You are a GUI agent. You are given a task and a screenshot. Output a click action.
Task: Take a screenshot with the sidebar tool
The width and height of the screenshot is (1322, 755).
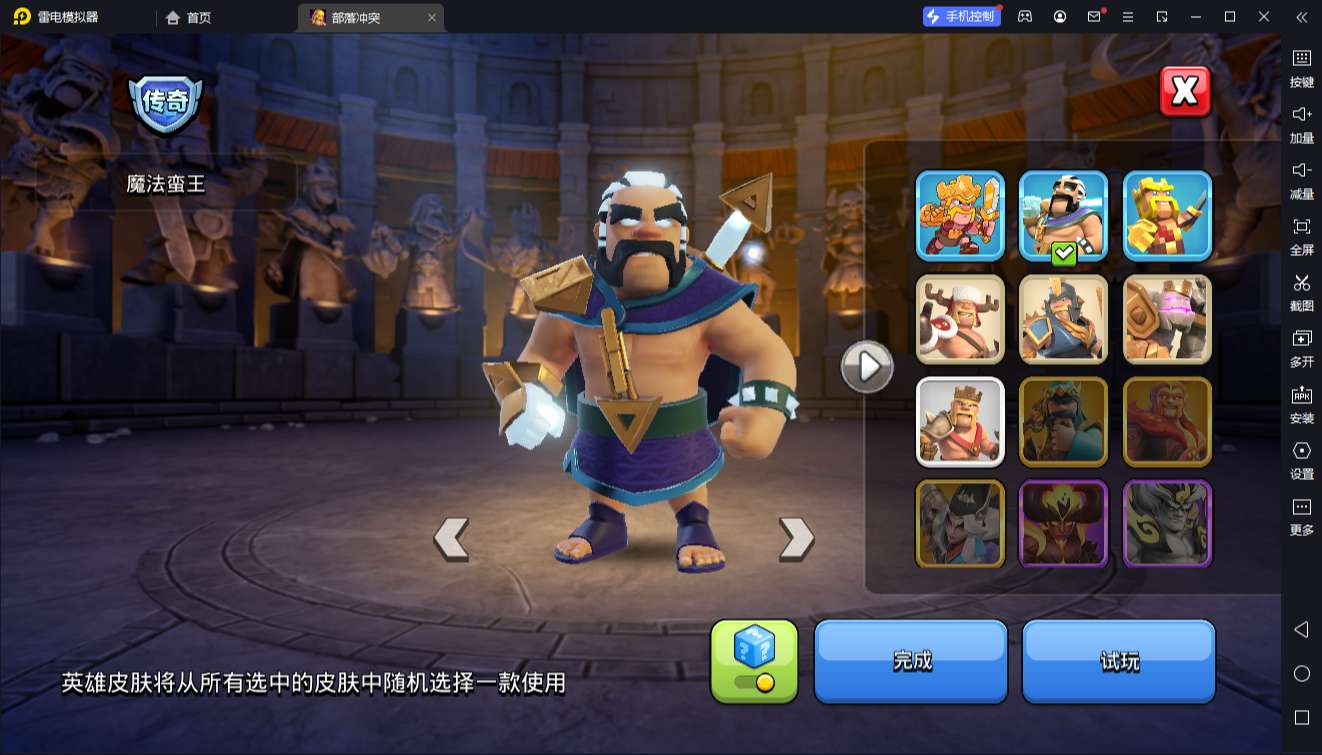pos(1301,292)
